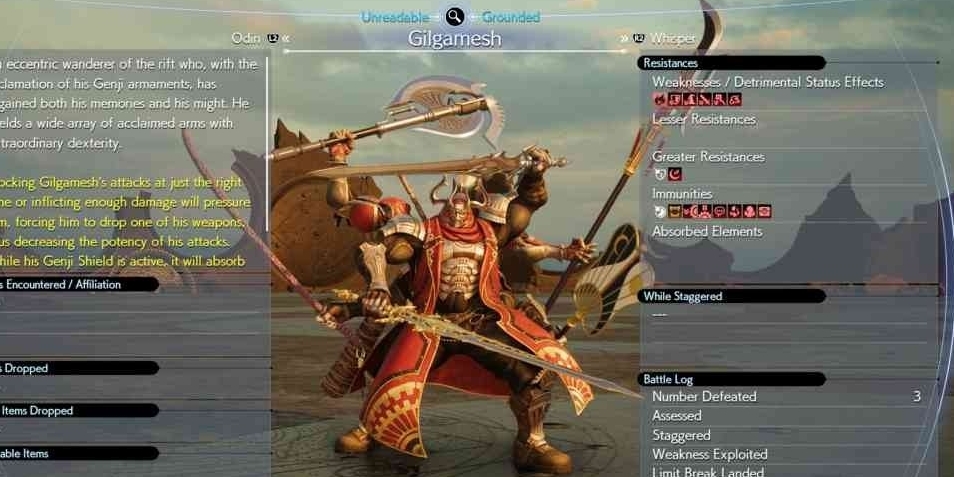Screen dimensions: 954x477
Task: Choose the Staggered battle log row
Action: pyautogui.click(x=681, y=435)
